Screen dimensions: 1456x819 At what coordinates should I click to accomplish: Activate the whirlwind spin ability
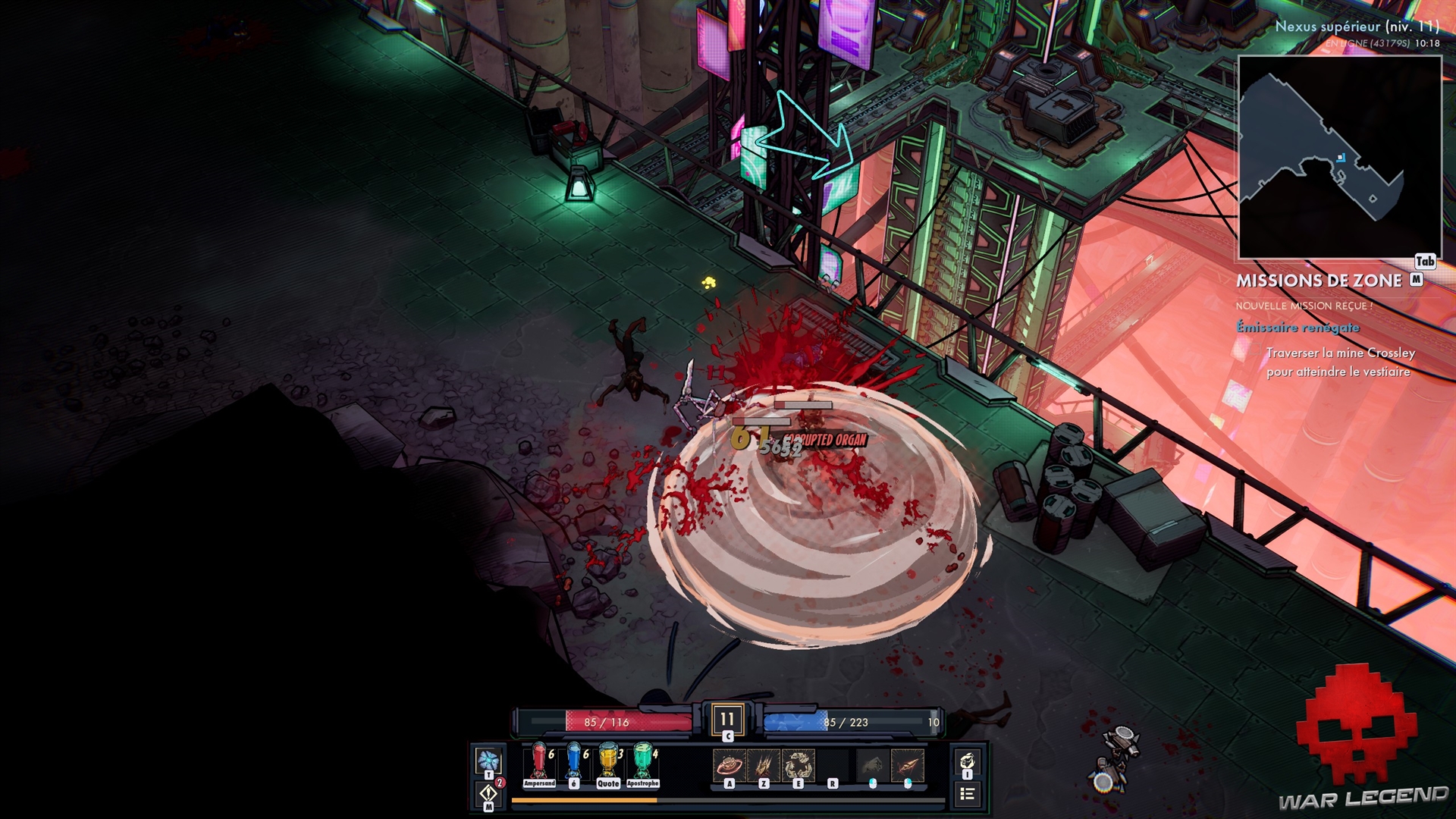[x=729, y=765]
